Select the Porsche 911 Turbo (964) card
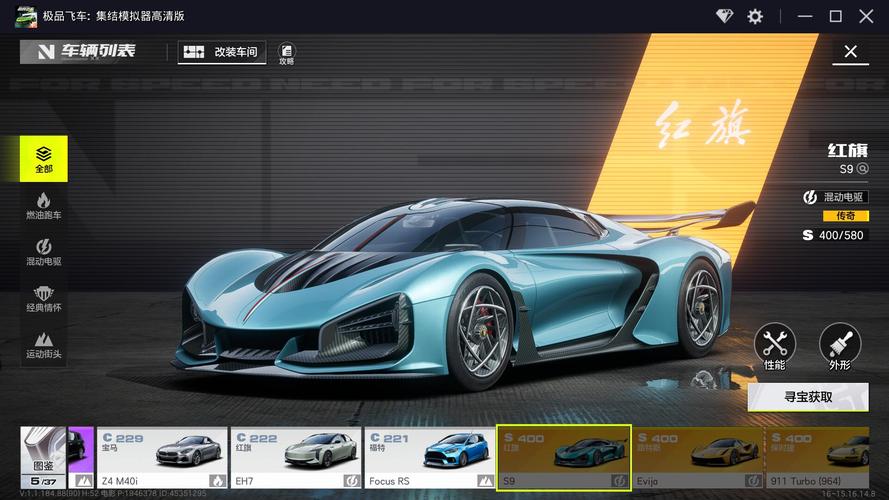 (828, 458)
